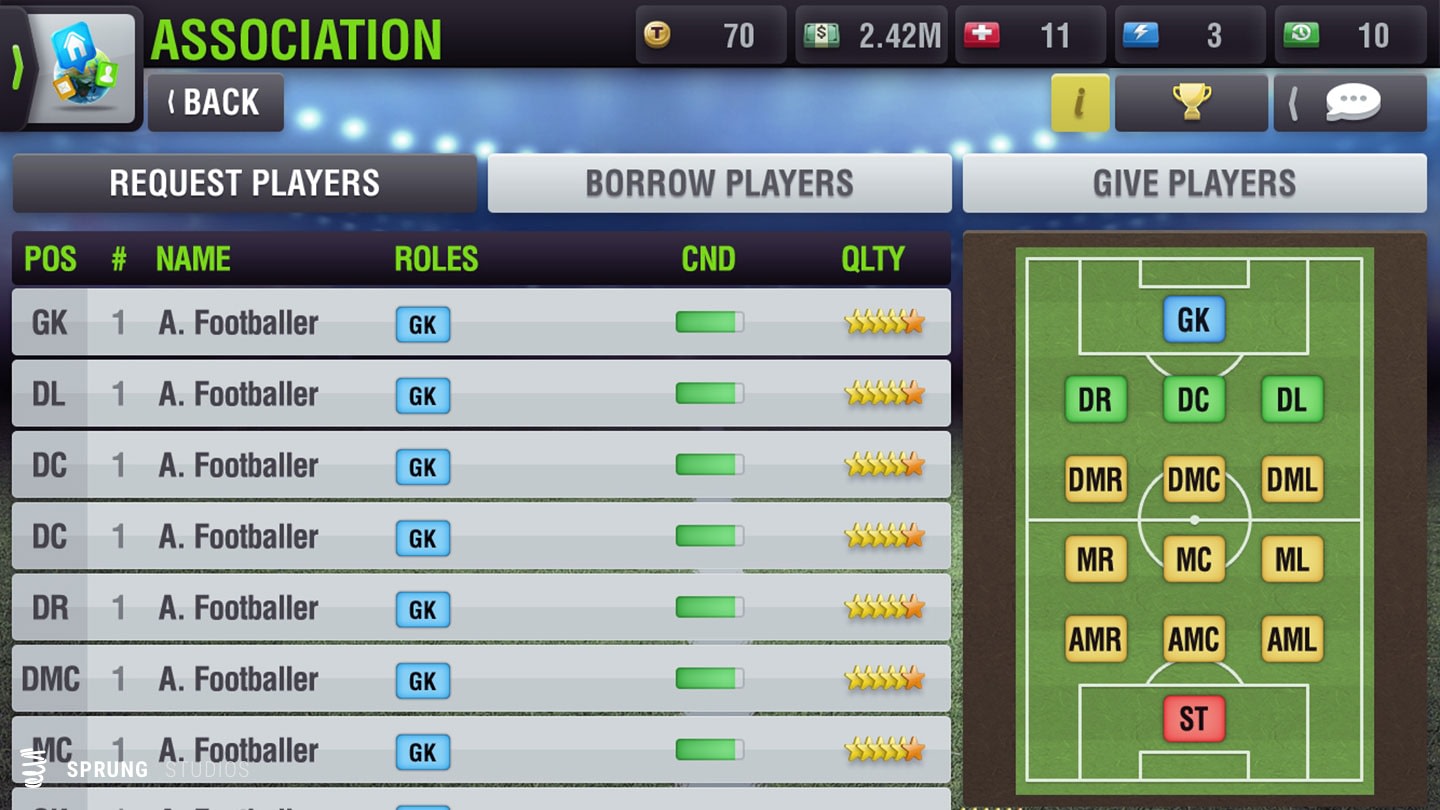Switch to the Borrow Players tab
Viewport: 1440px width, 810px height.
pyautogui.click(x=719, y=183)
